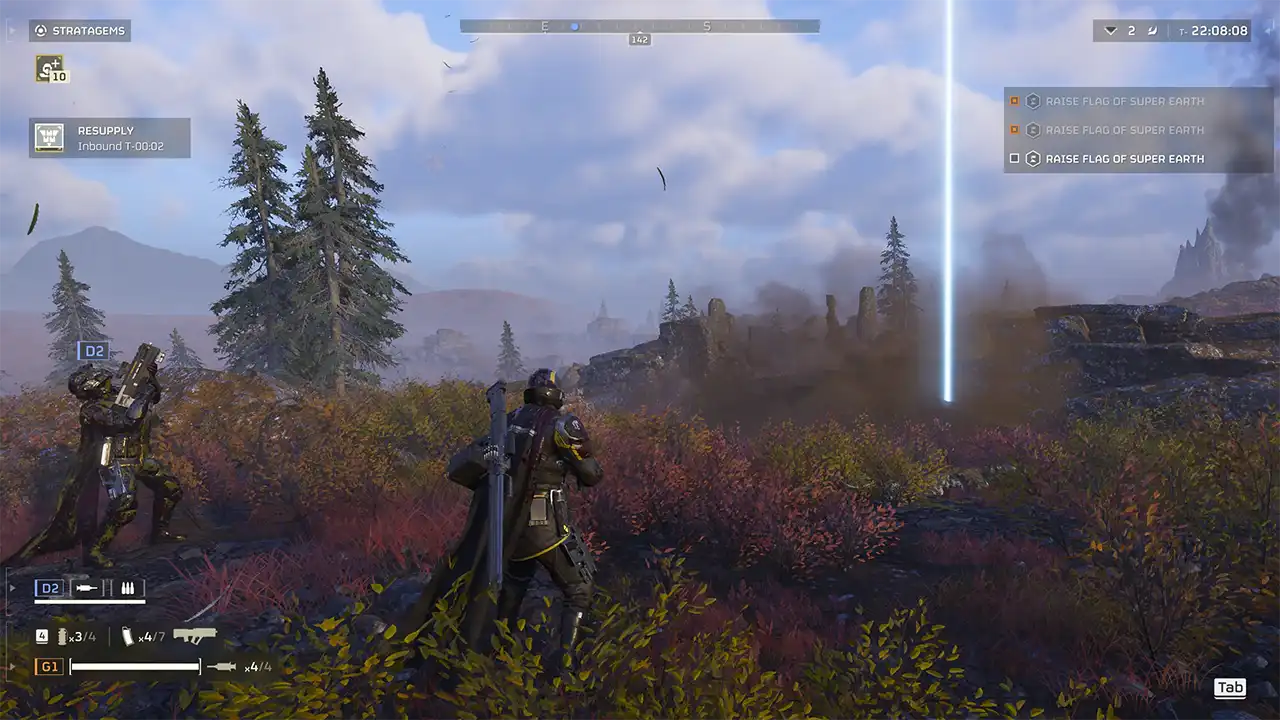Click the compass bar heading strip
This screenshot has height=720, width=1280.
point(639,26)
